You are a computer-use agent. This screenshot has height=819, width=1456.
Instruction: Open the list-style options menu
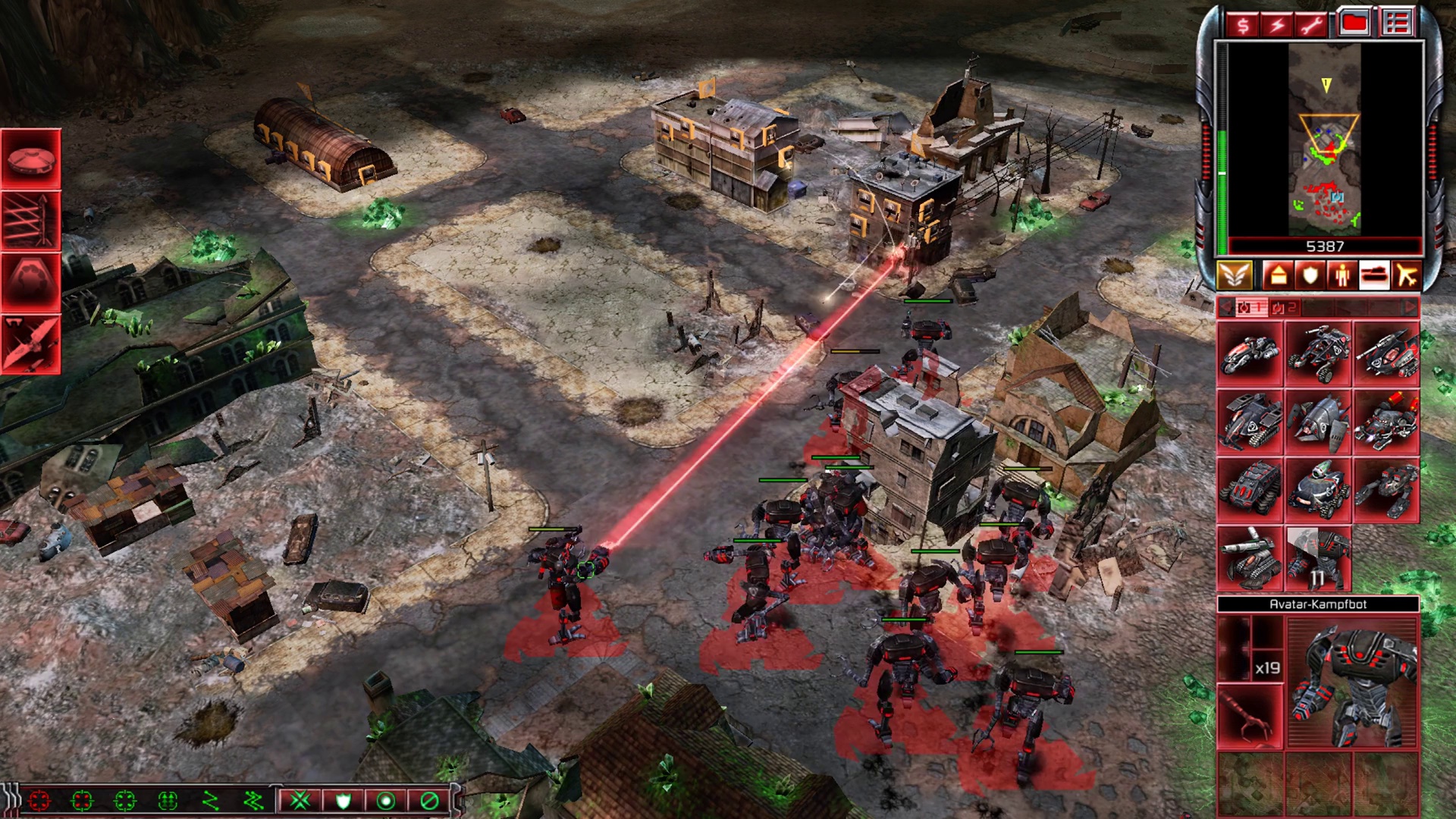click(x=1396, y=23)
